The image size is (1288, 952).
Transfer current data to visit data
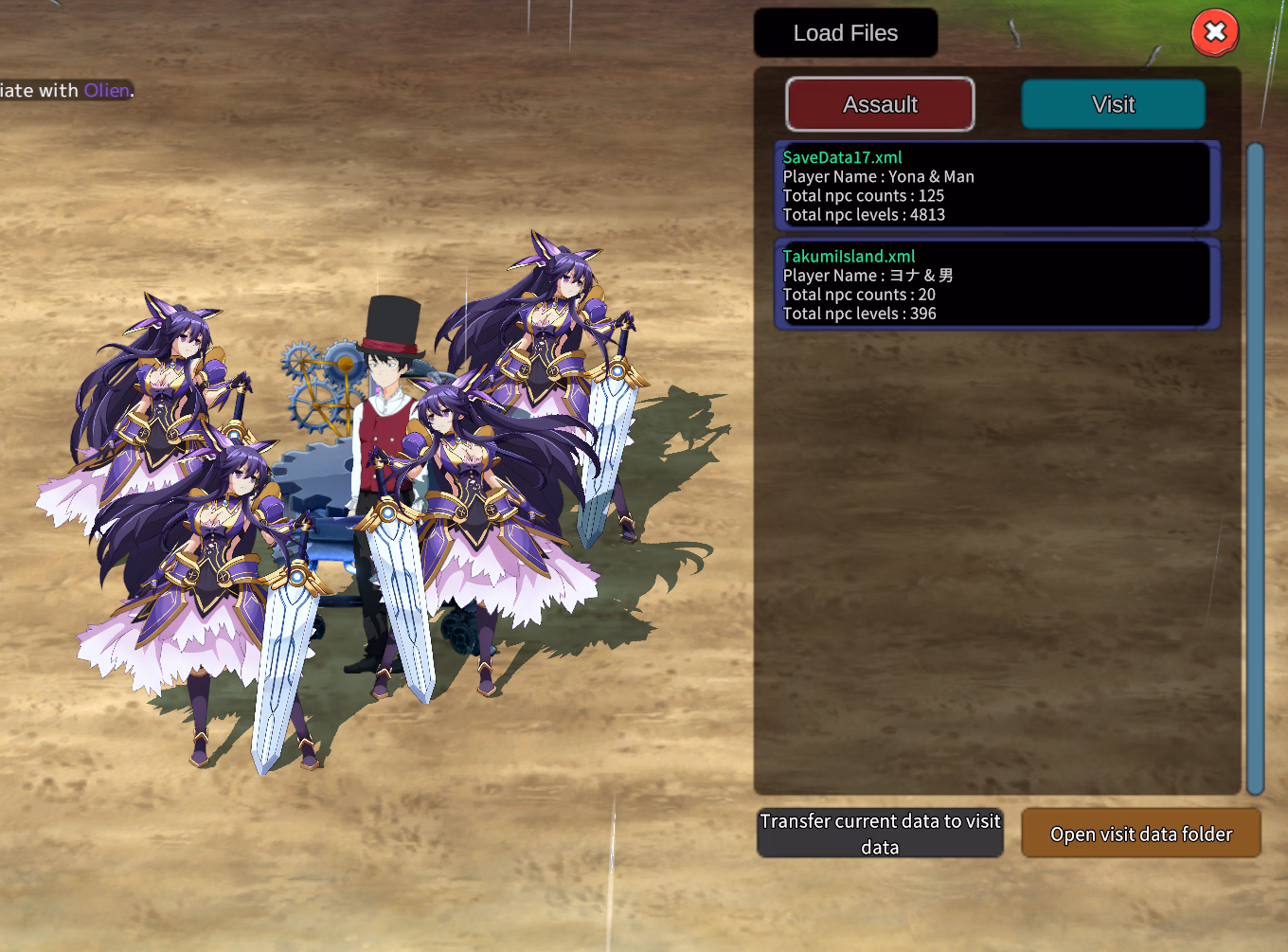point(880,834)
